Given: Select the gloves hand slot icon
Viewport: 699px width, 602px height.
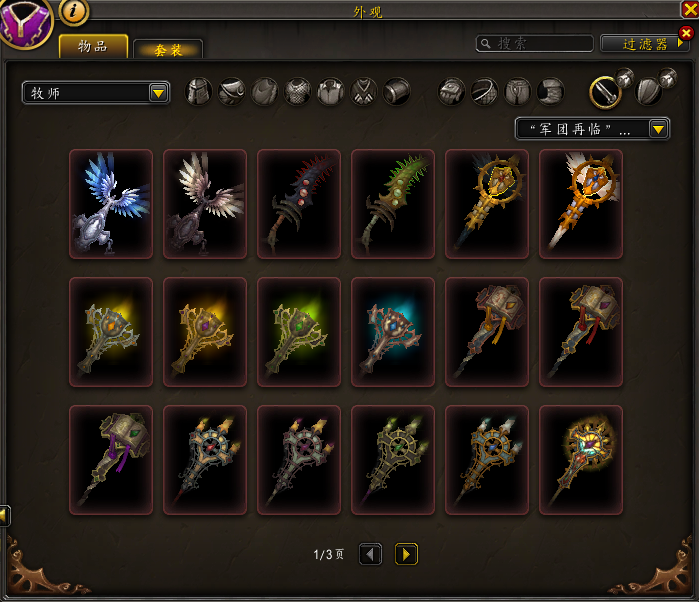Looking at the screenshot, I should 452,91.
